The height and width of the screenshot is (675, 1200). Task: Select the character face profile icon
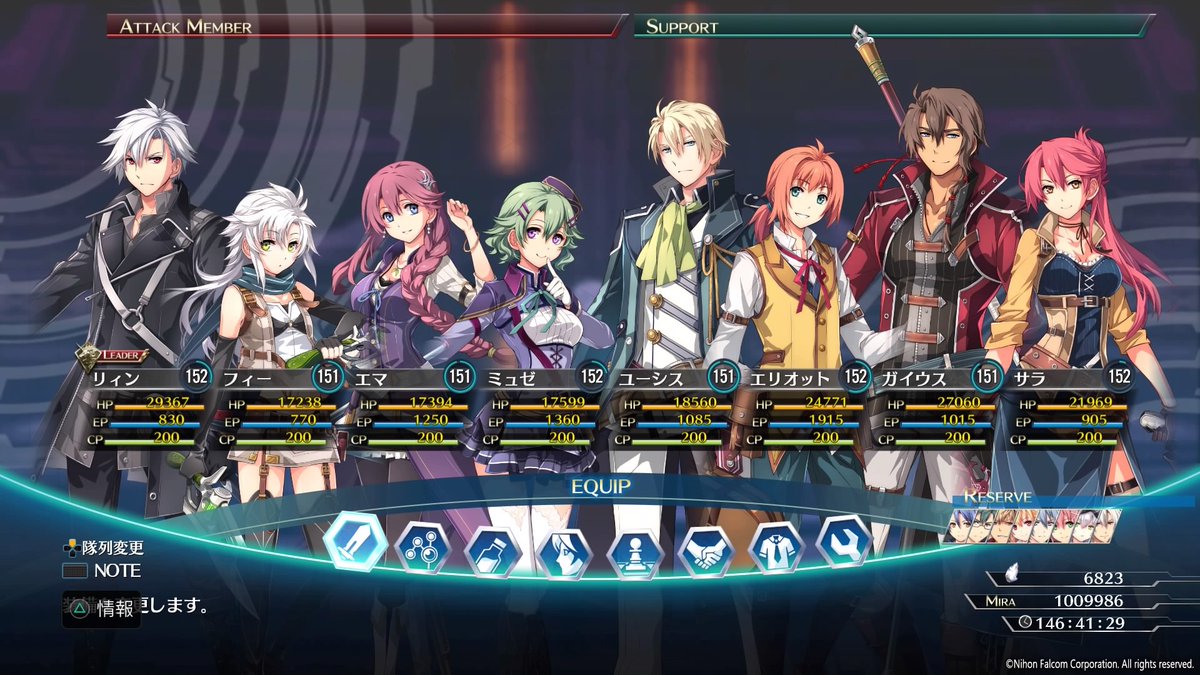click(x=565, y=551)
